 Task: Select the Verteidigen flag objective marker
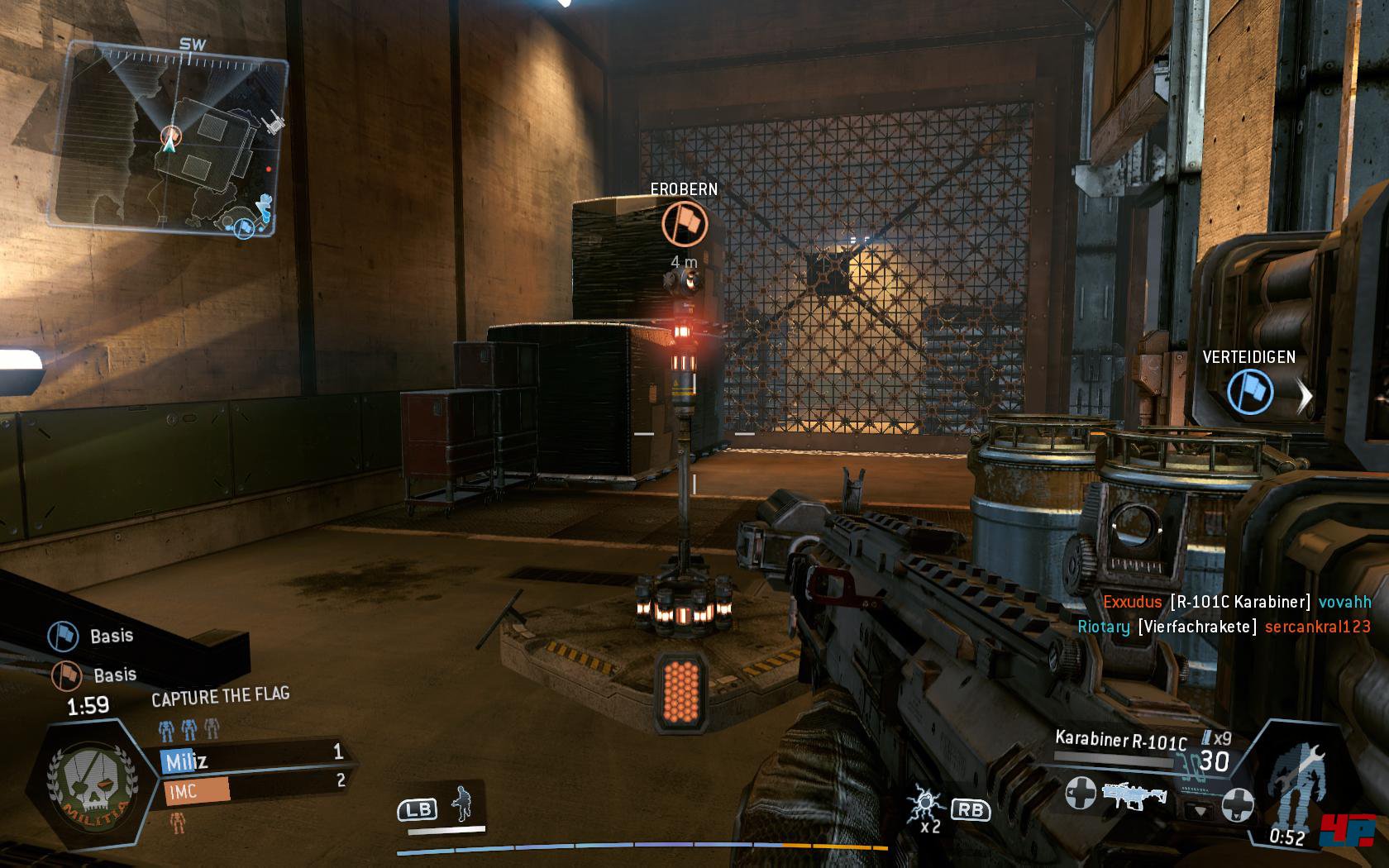coord(1248,390)
